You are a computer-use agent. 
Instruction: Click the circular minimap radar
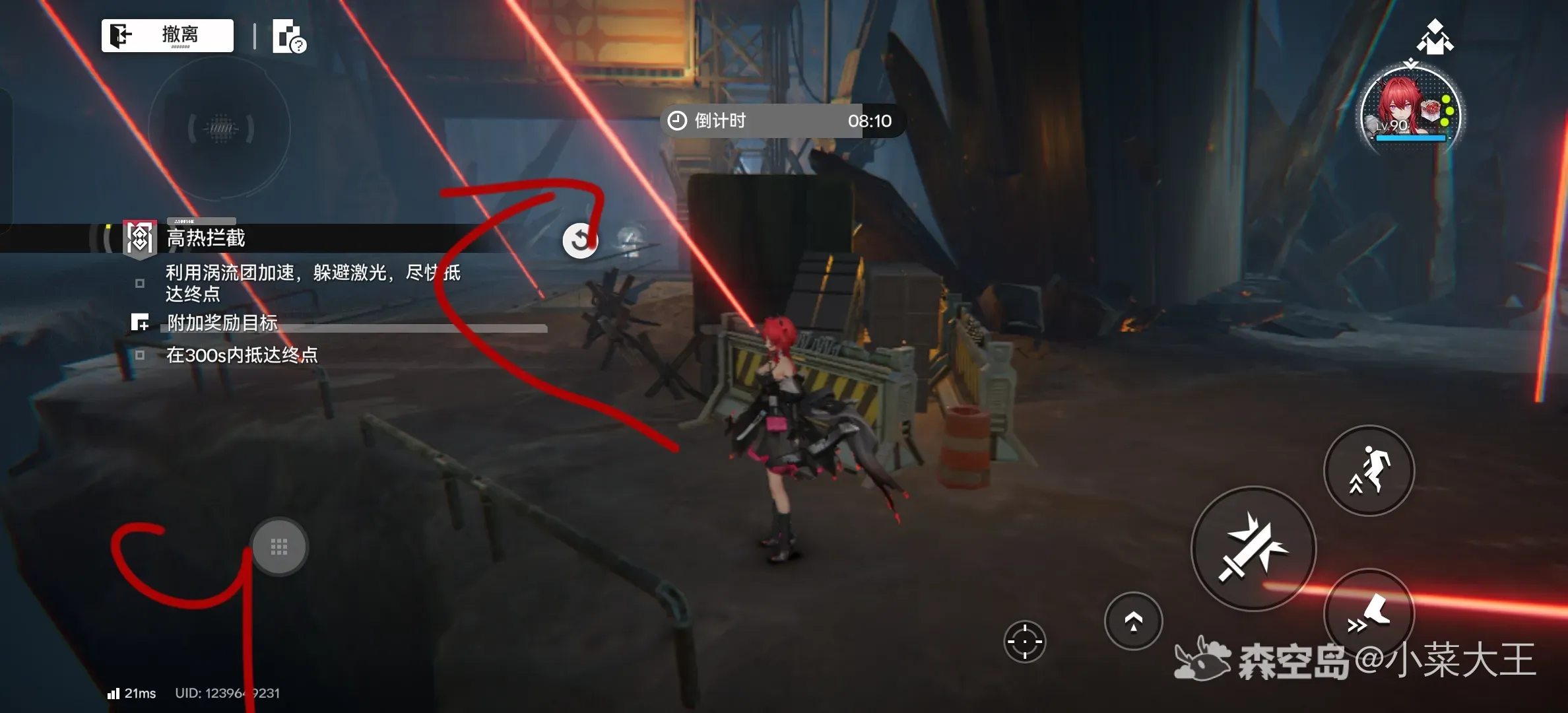[220, 129]
